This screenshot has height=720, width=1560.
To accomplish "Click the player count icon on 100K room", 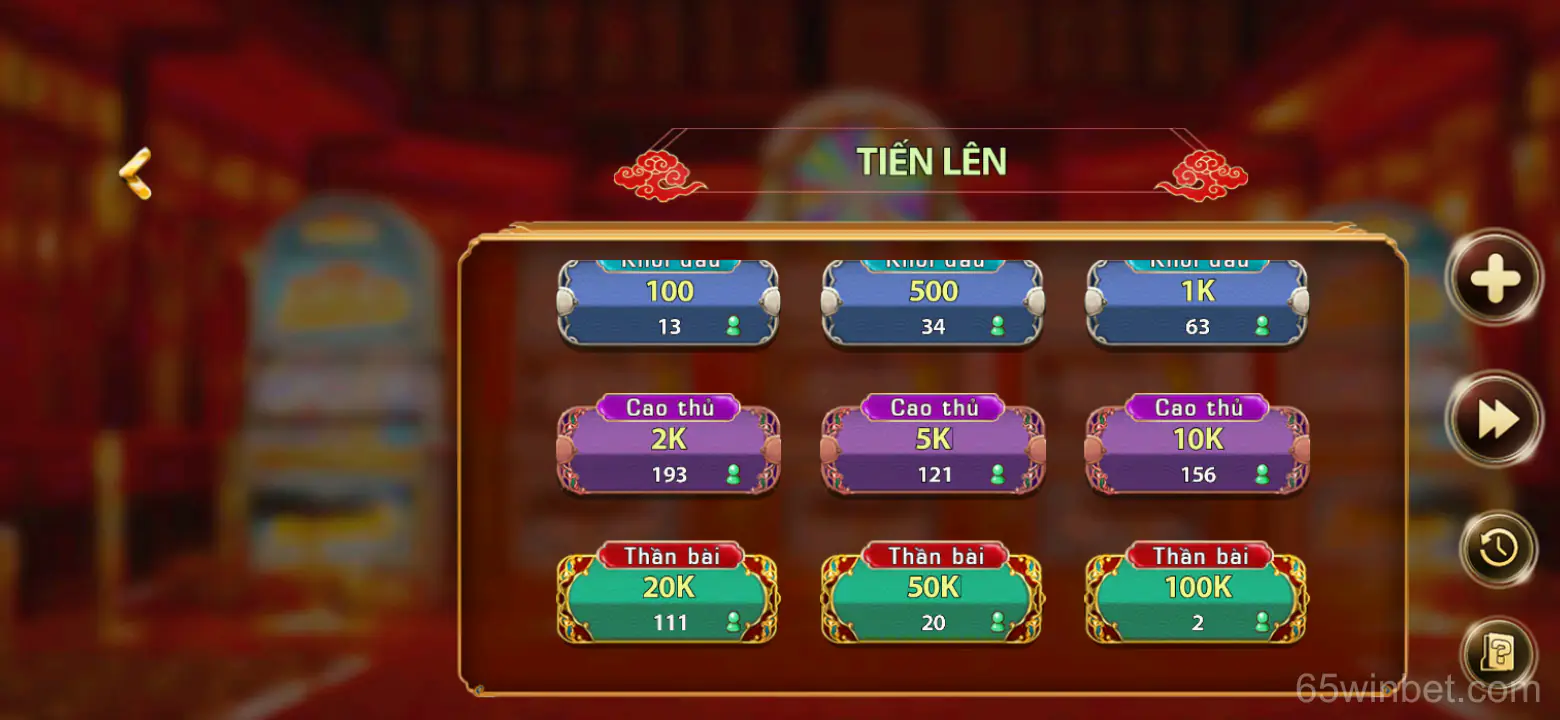I will [x=1263, y=623].
